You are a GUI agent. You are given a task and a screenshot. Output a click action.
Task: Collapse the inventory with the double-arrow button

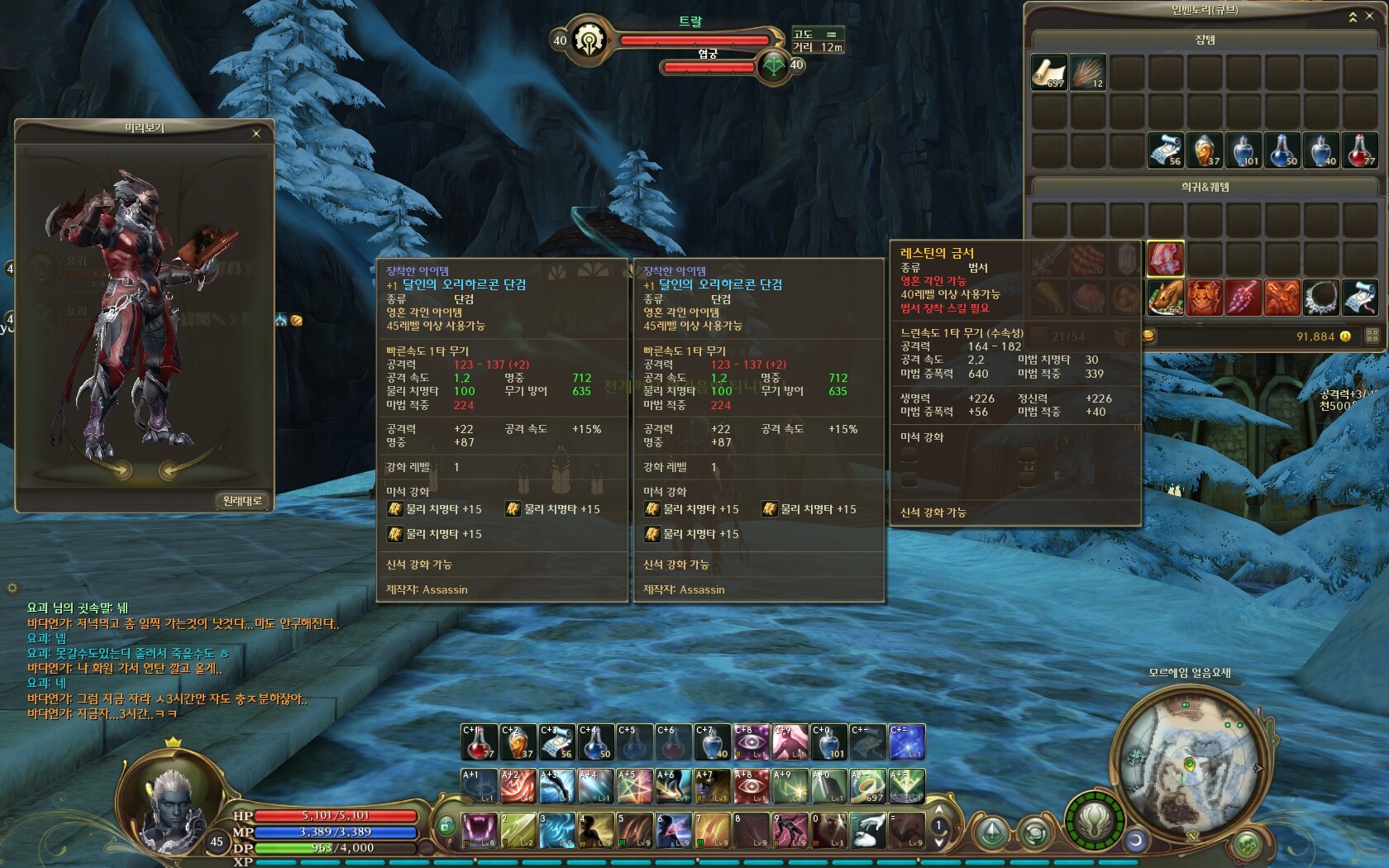pyautogui.click(x=1353, y=17)
